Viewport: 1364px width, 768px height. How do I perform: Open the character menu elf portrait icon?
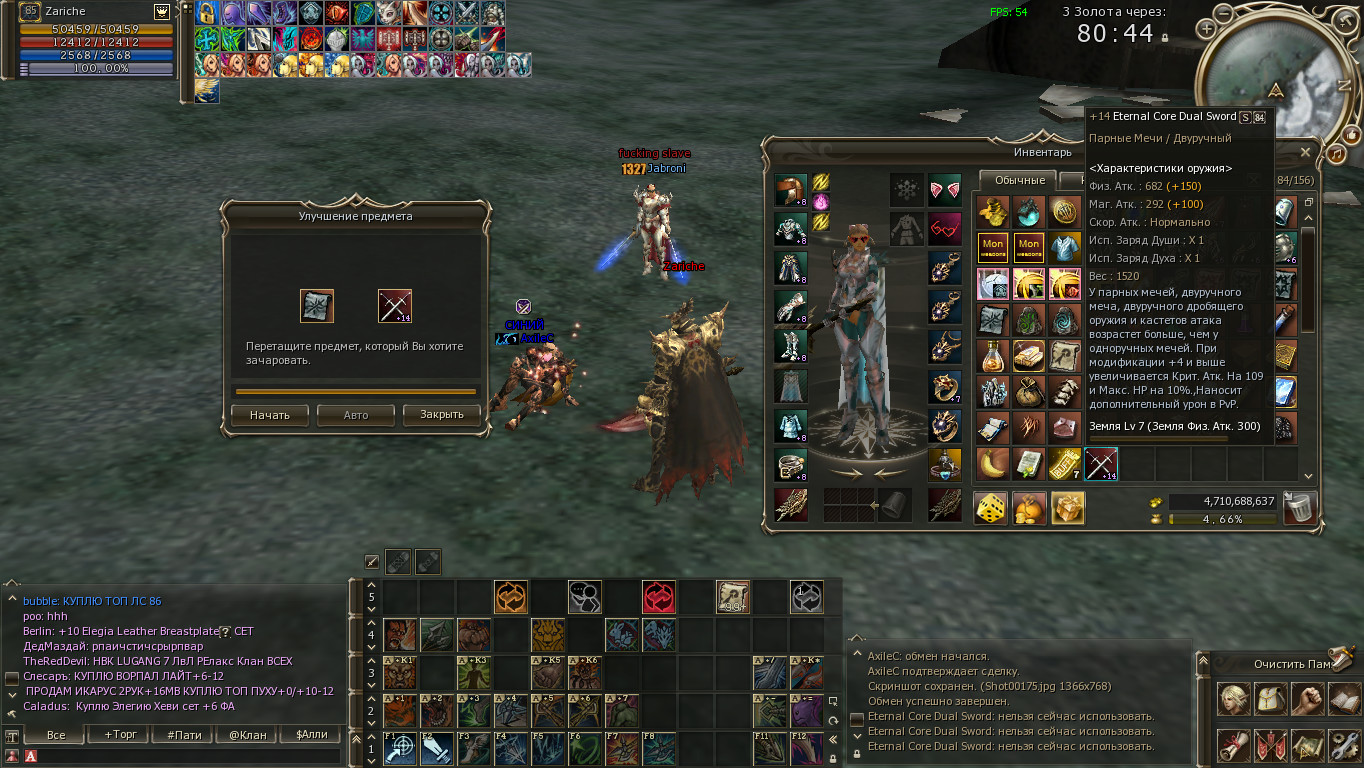[1233, 699]
